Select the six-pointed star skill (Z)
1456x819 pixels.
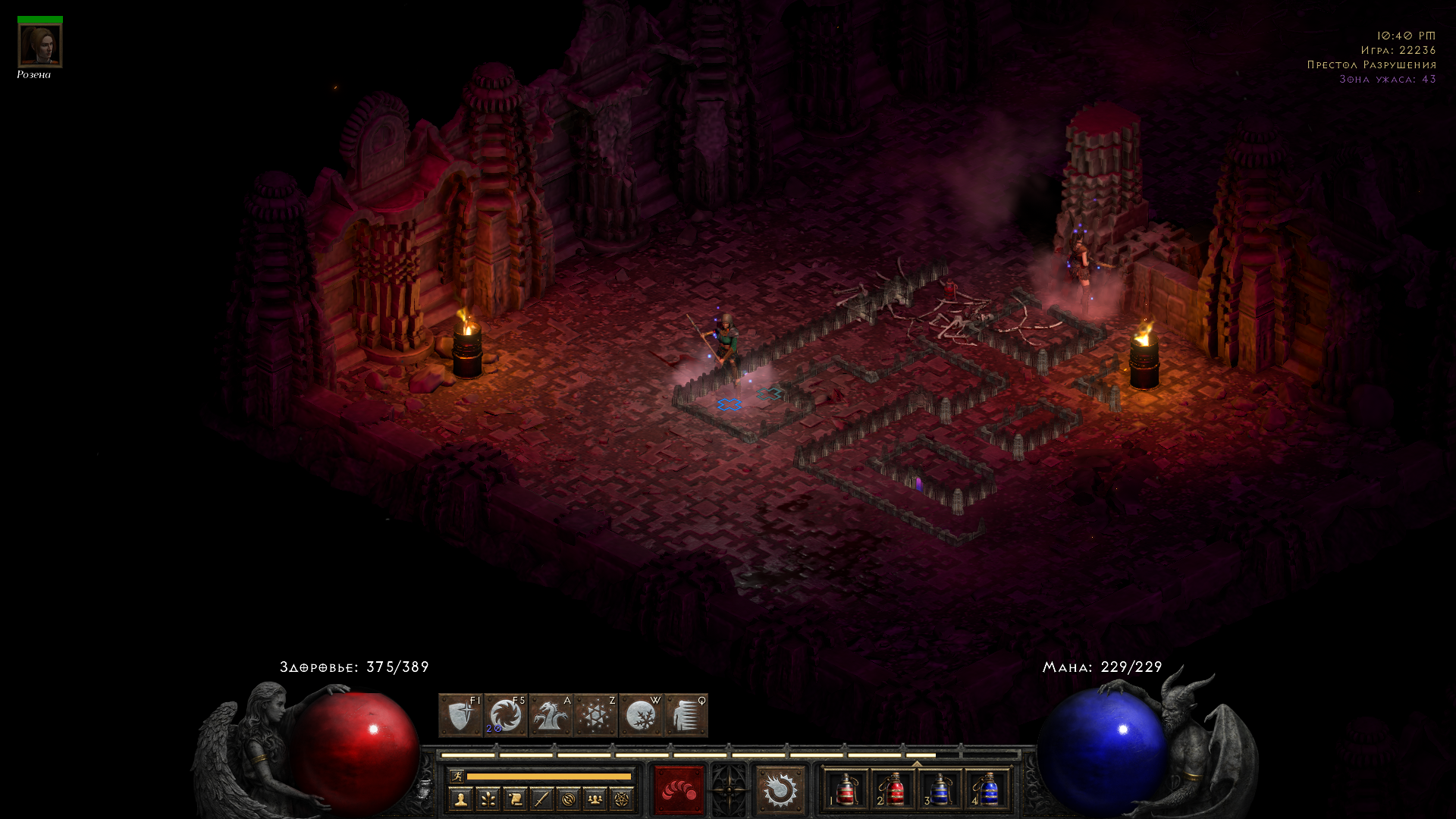tap(595, 715)
